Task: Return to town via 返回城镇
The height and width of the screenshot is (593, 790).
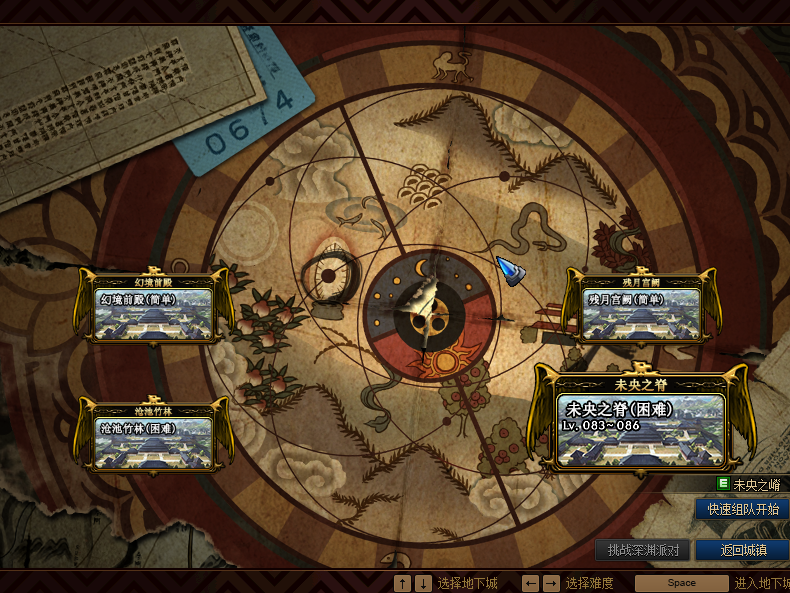Action: coord(742,550)
